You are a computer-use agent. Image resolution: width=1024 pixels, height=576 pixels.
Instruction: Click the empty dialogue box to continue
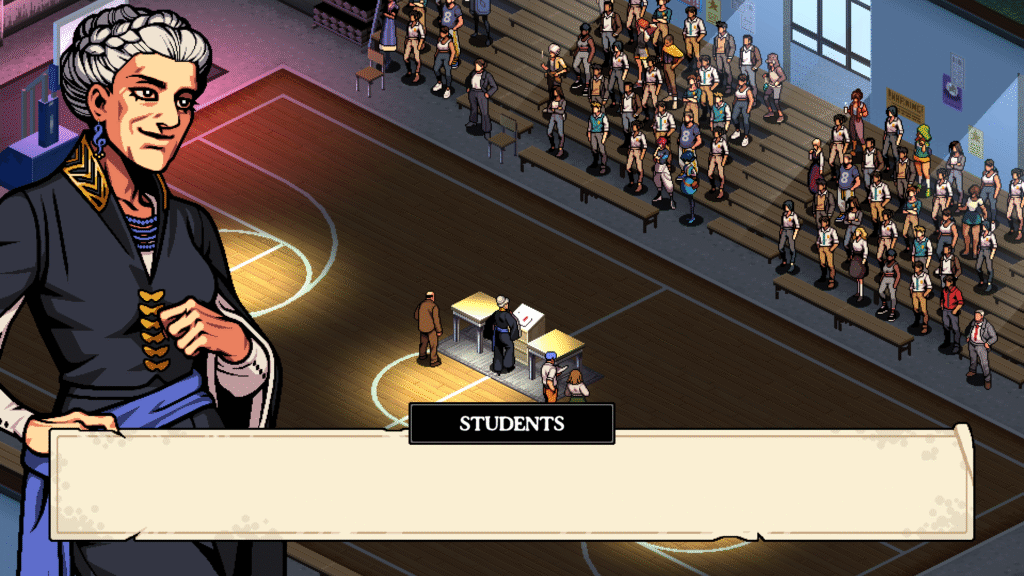(510, 483)
